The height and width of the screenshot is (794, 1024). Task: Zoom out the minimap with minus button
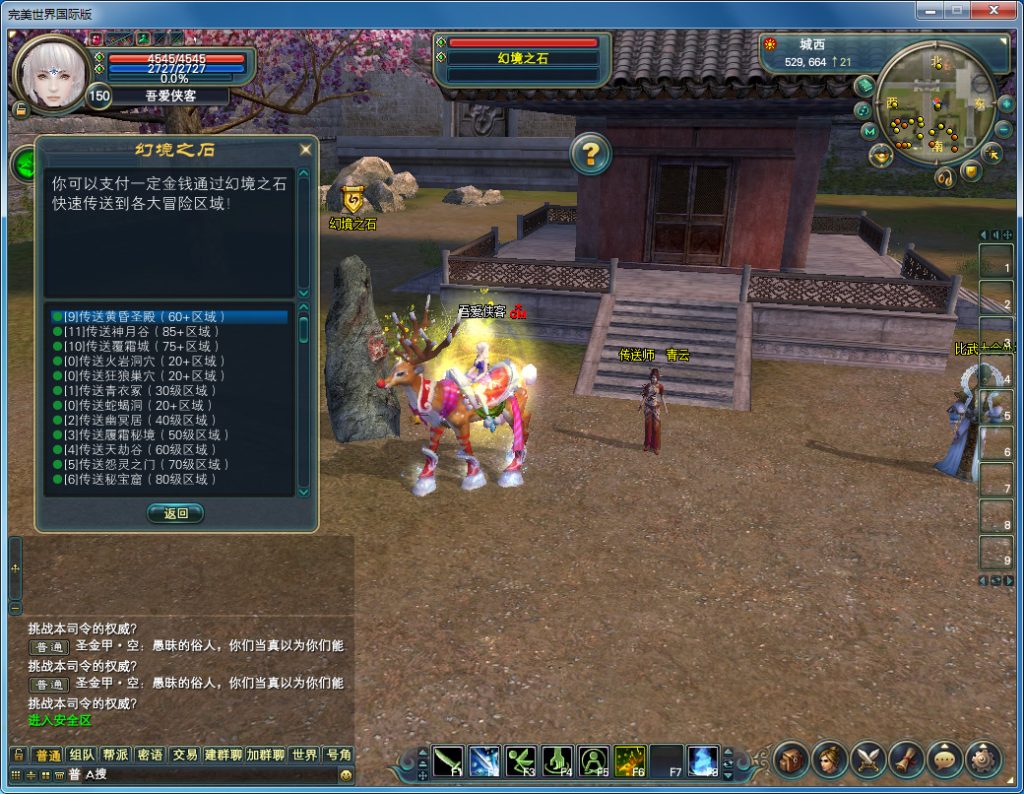click(x=1003, y=129)
